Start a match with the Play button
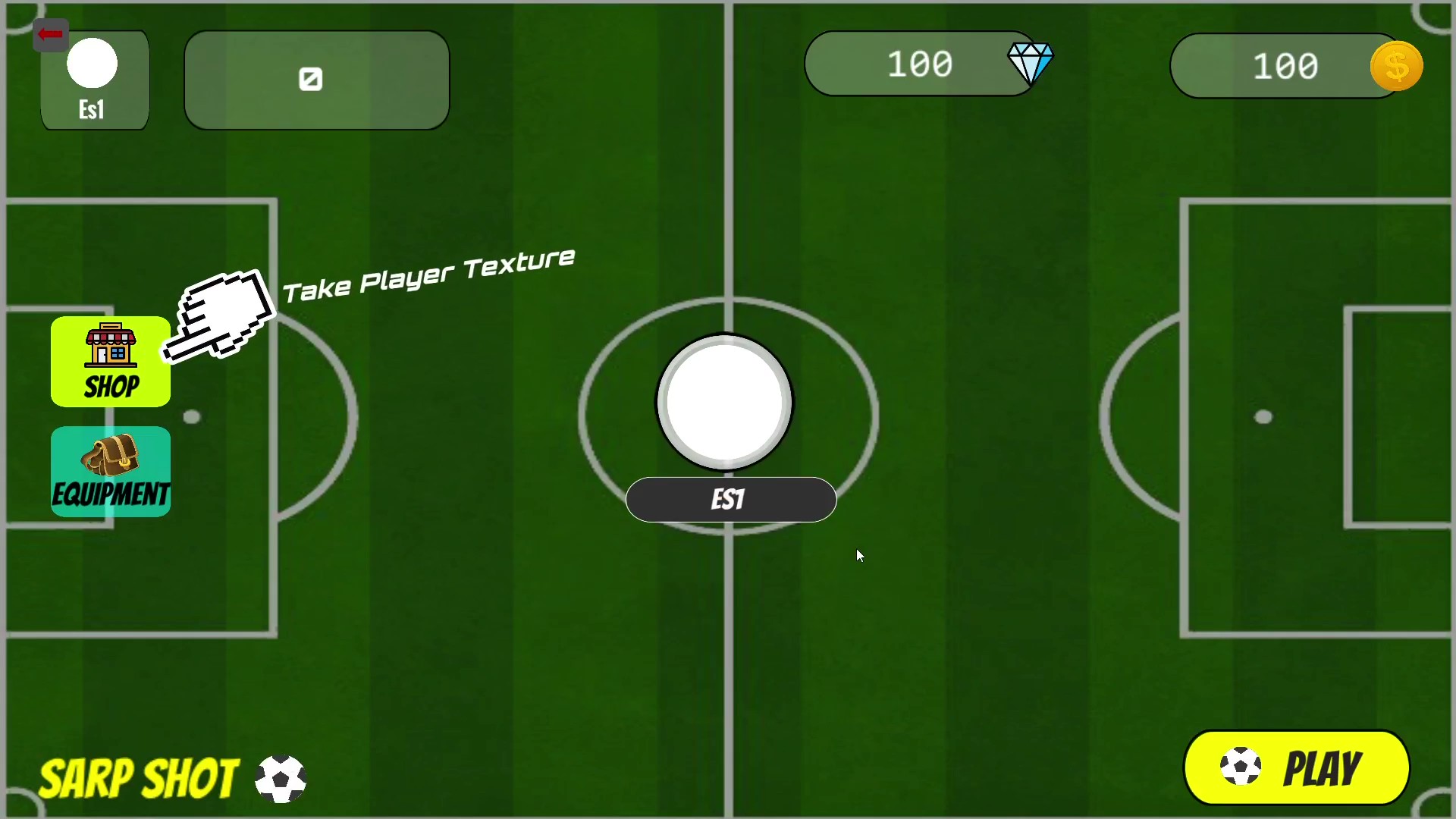1456x819 pixels. tap(1296, 767)
